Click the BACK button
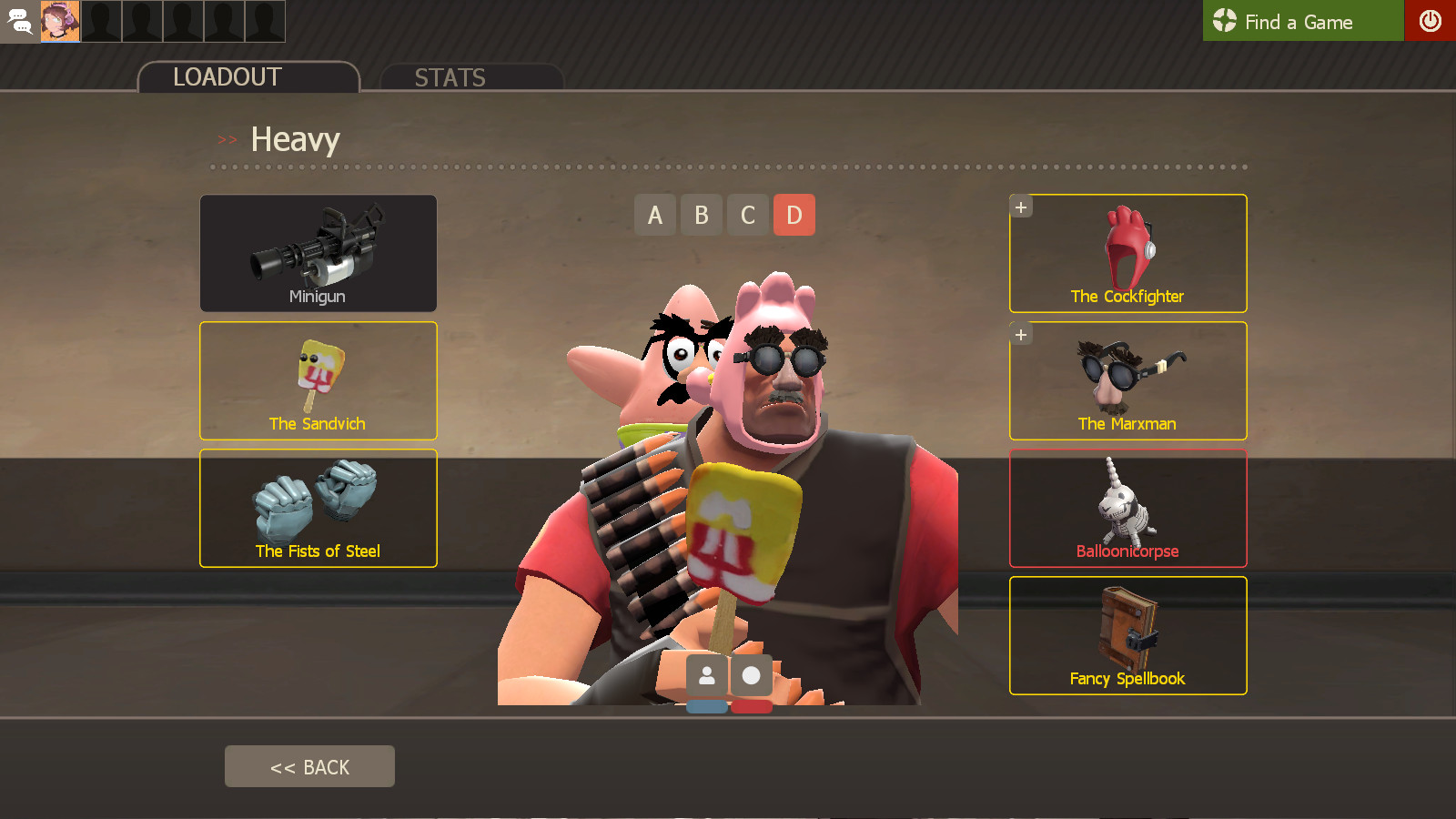 click(309, 766)
